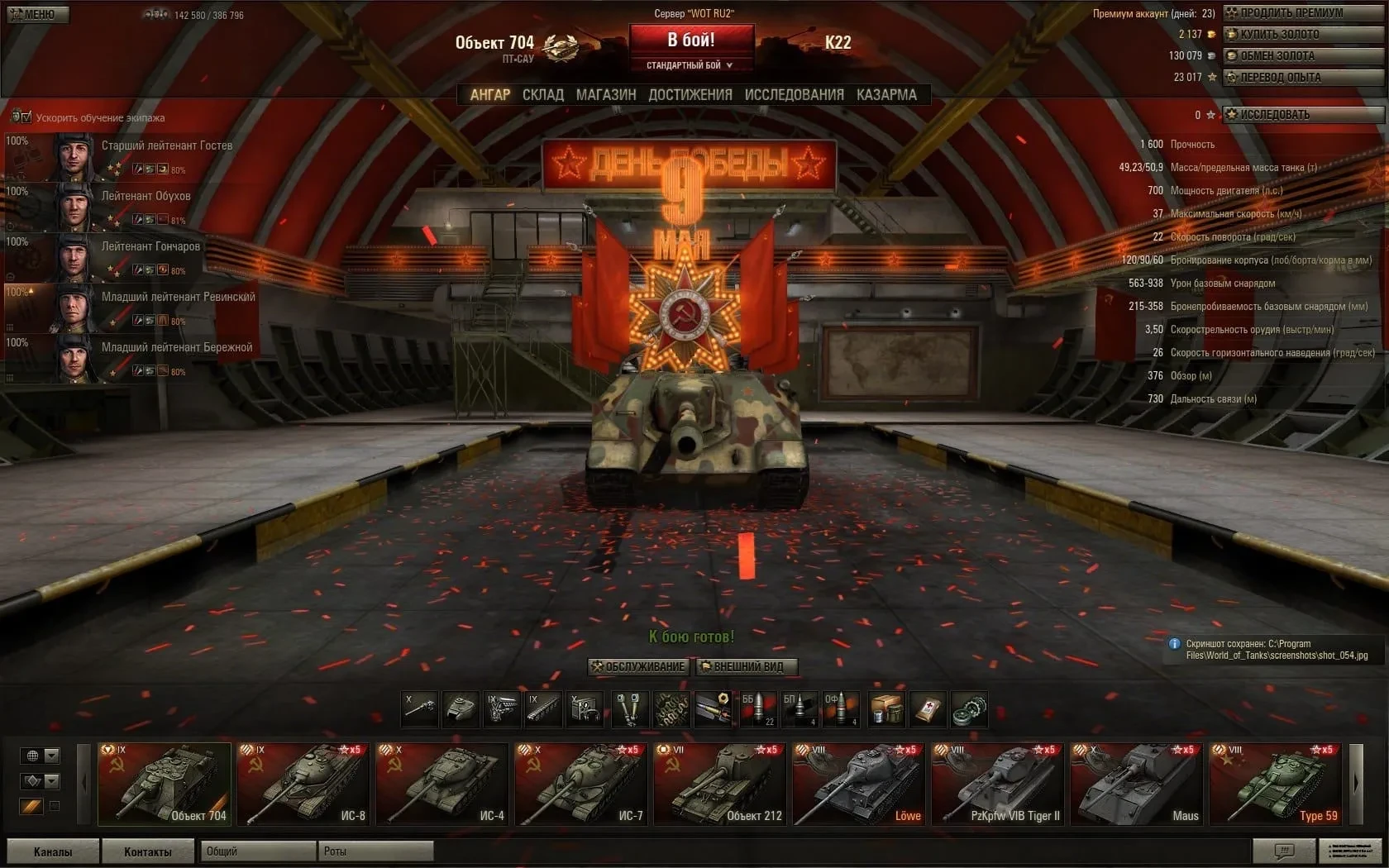This screenshot has height=868, width=1389.
Task: Choose Купить золото
Action: coord(1290,35)
